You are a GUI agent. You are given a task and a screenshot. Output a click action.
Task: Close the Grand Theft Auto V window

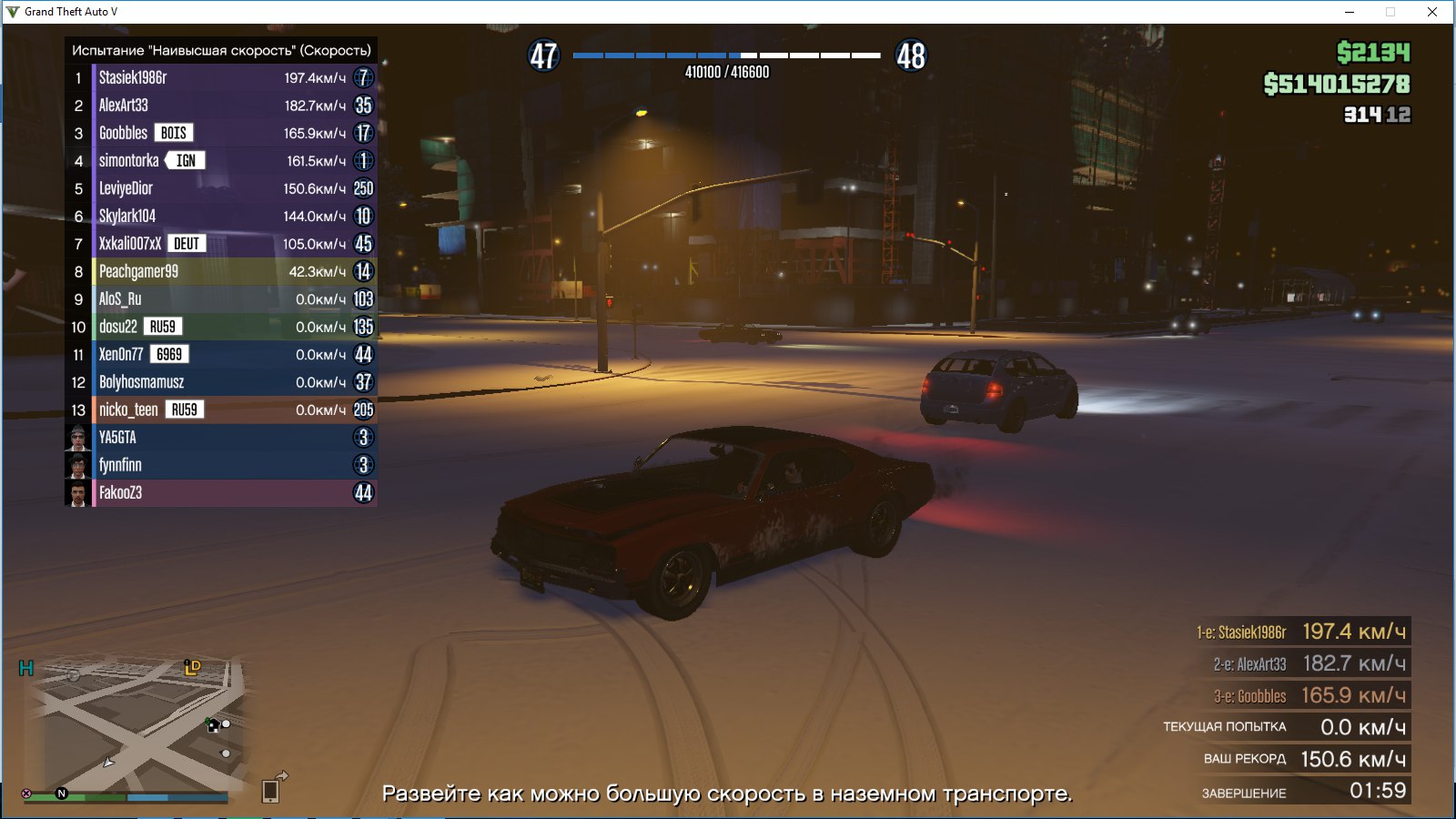(1431, 12)
